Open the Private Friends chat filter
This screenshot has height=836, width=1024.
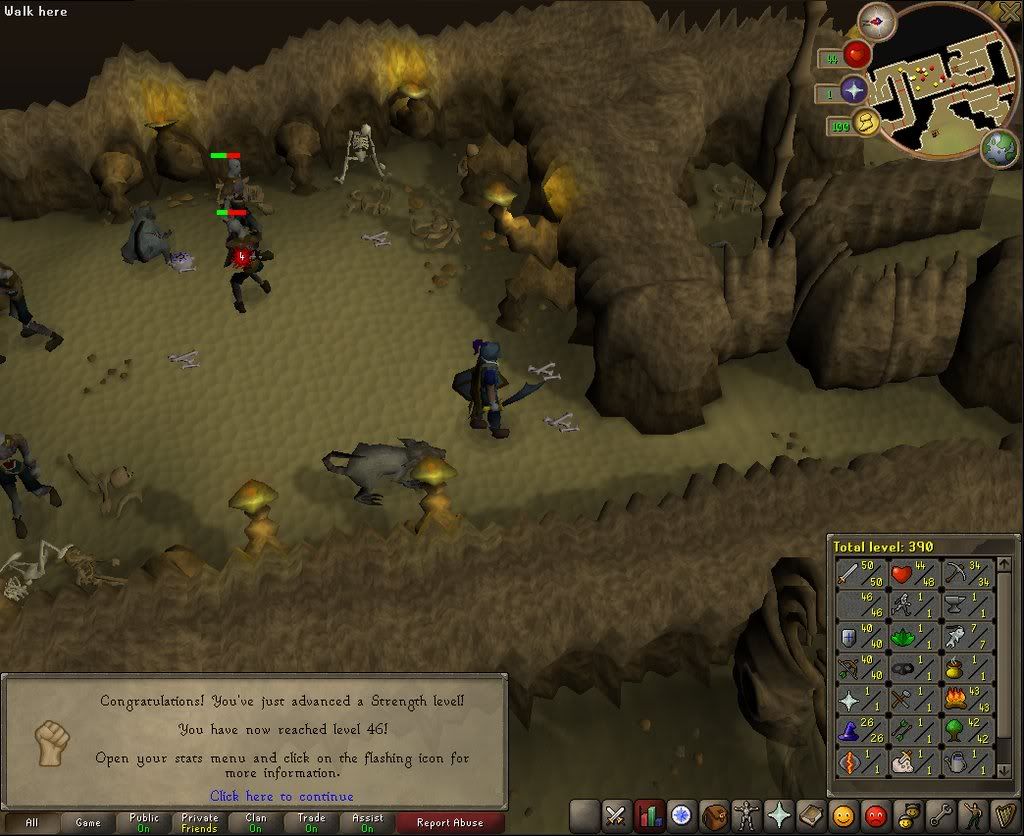tap(200, 823)
